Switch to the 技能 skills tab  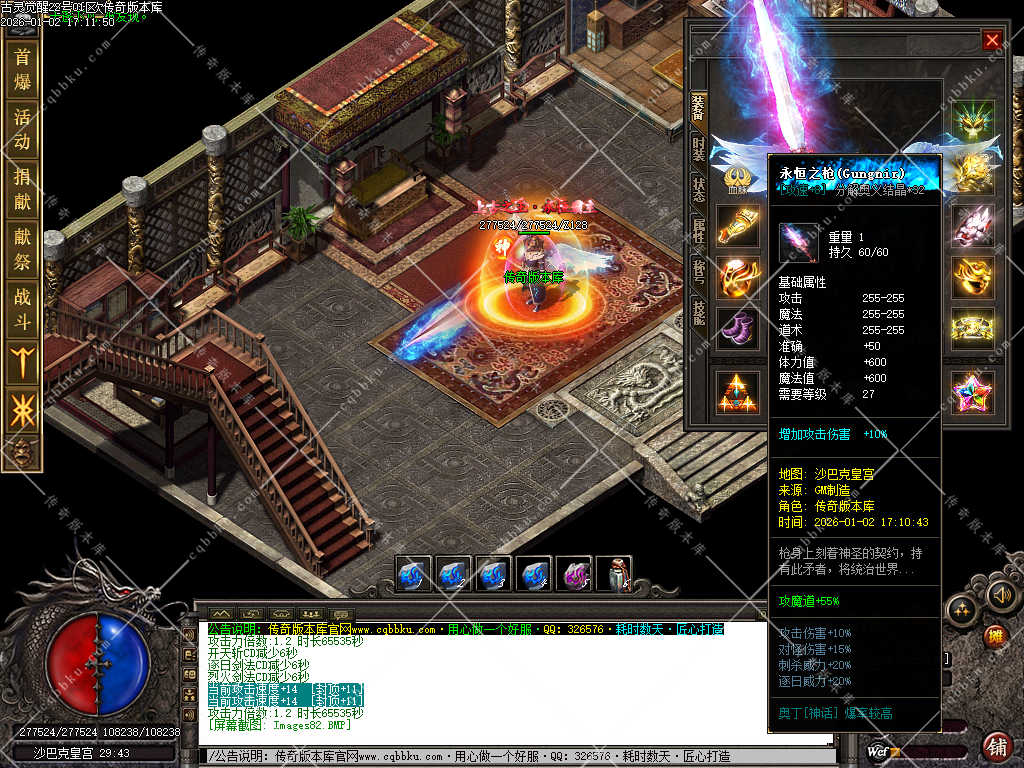pos(698,310)
